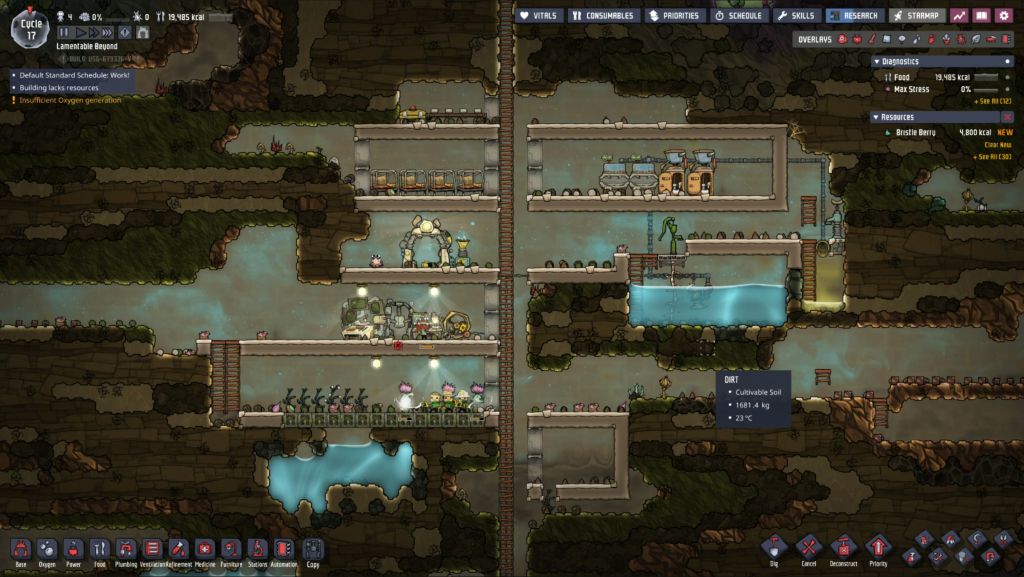This screenshot has width=1024, height=577.
Task: Open the Consumables panel
Action: 603,15
